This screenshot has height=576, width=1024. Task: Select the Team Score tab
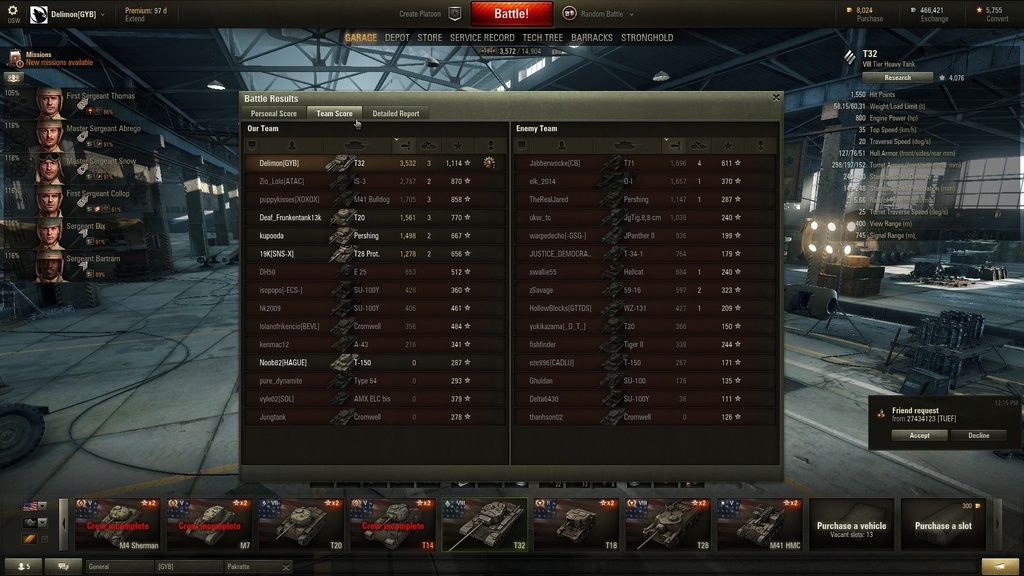[x=334, y=114]
